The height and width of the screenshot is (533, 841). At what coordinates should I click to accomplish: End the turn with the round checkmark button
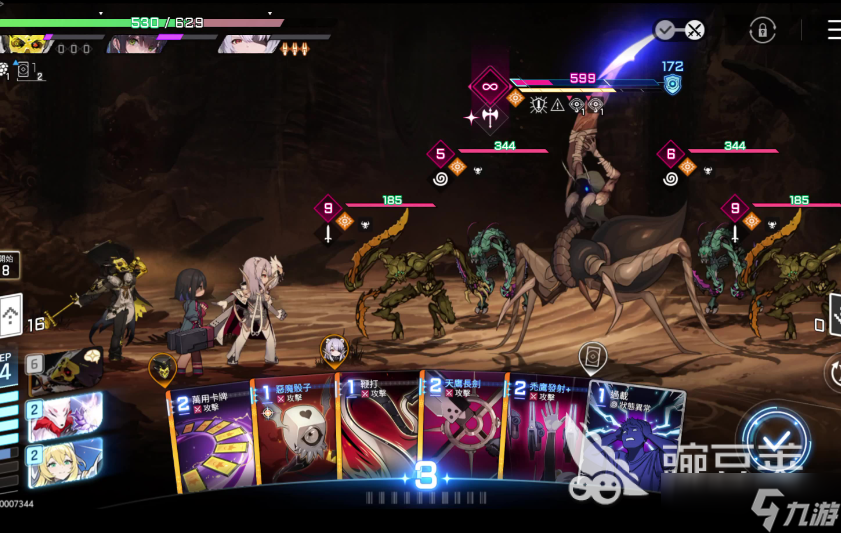776,444
